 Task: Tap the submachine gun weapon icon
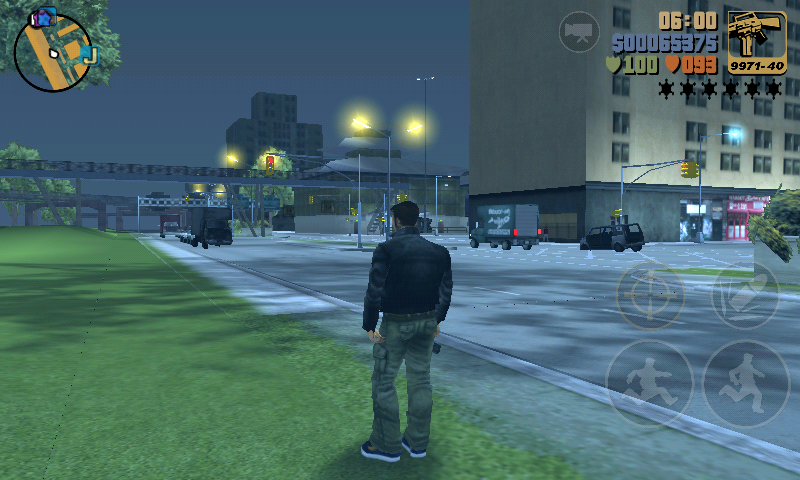point(756,42)
